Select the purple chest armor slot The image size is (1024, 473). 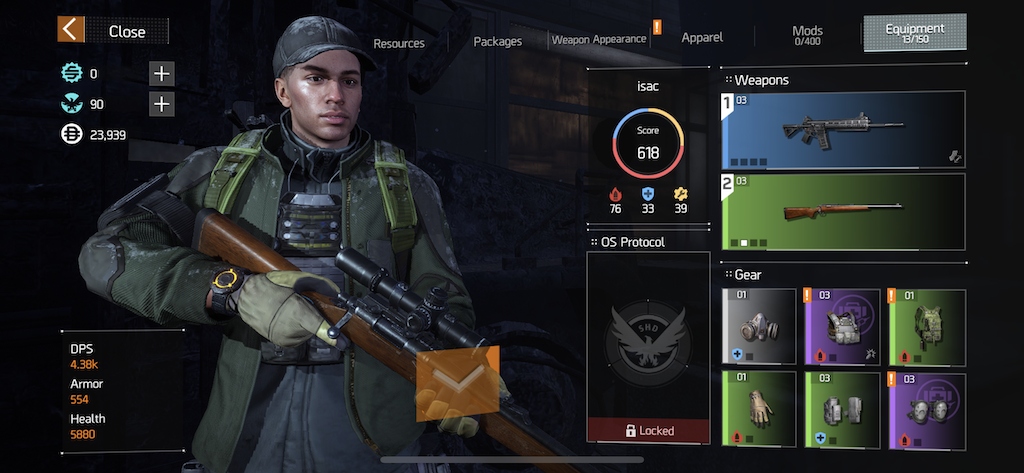[x=842, y=326]
